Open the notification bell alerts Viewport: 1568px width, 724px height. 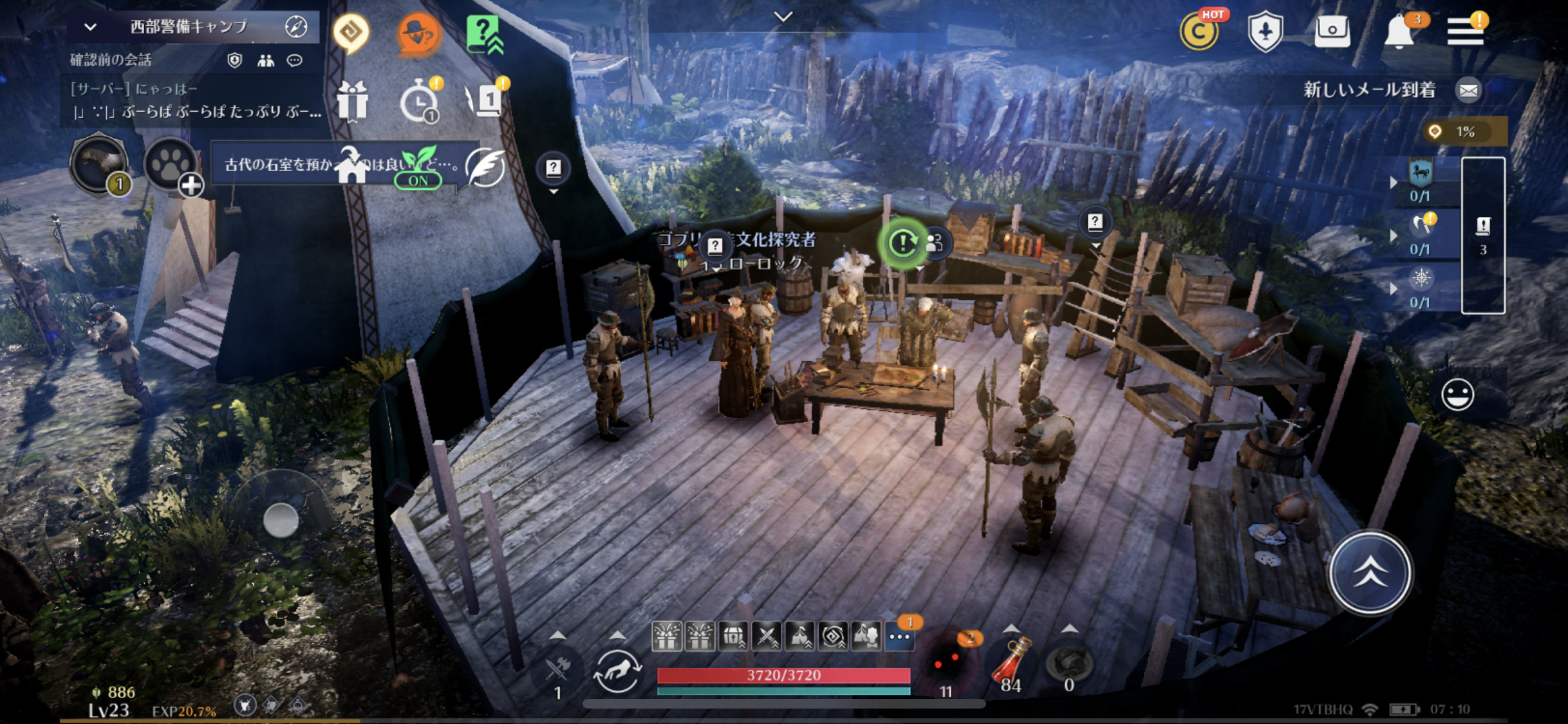click(1399, 32)
